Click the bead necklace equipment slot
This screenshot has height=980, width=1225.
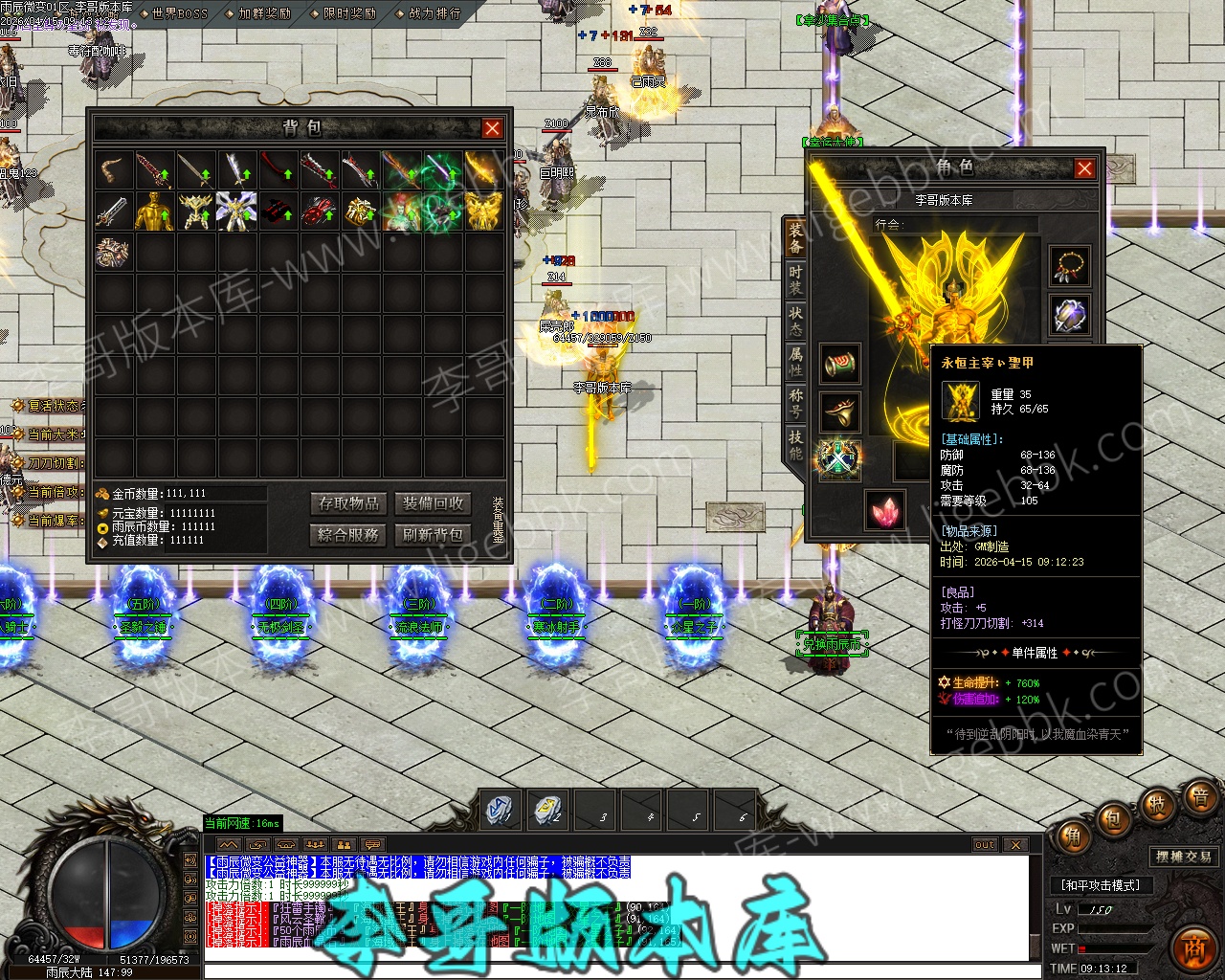[x=1070, y=266]
